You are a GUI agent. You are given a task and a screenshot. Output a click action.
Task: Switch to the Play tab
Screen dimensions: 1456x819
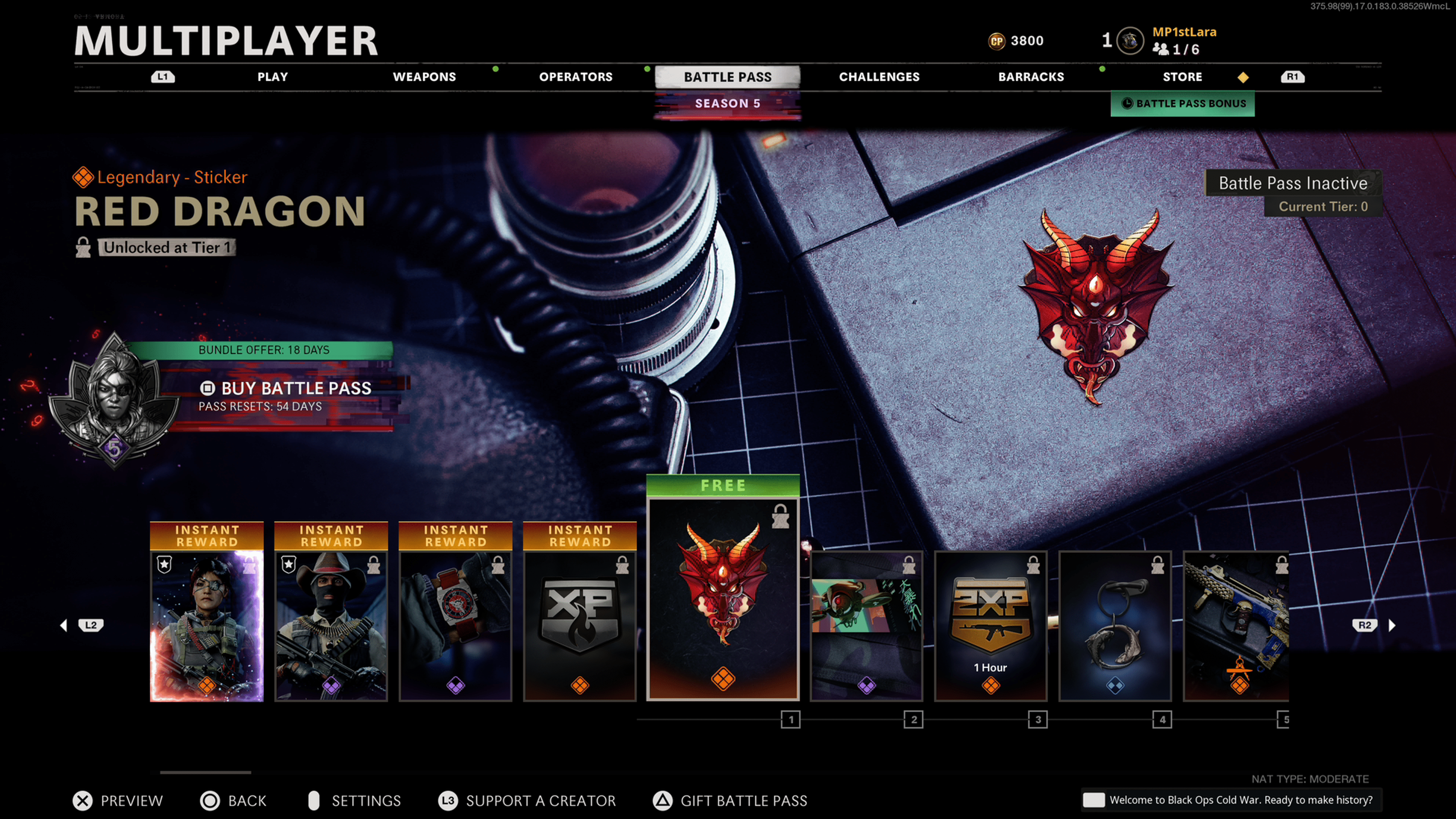coord(273,77)
